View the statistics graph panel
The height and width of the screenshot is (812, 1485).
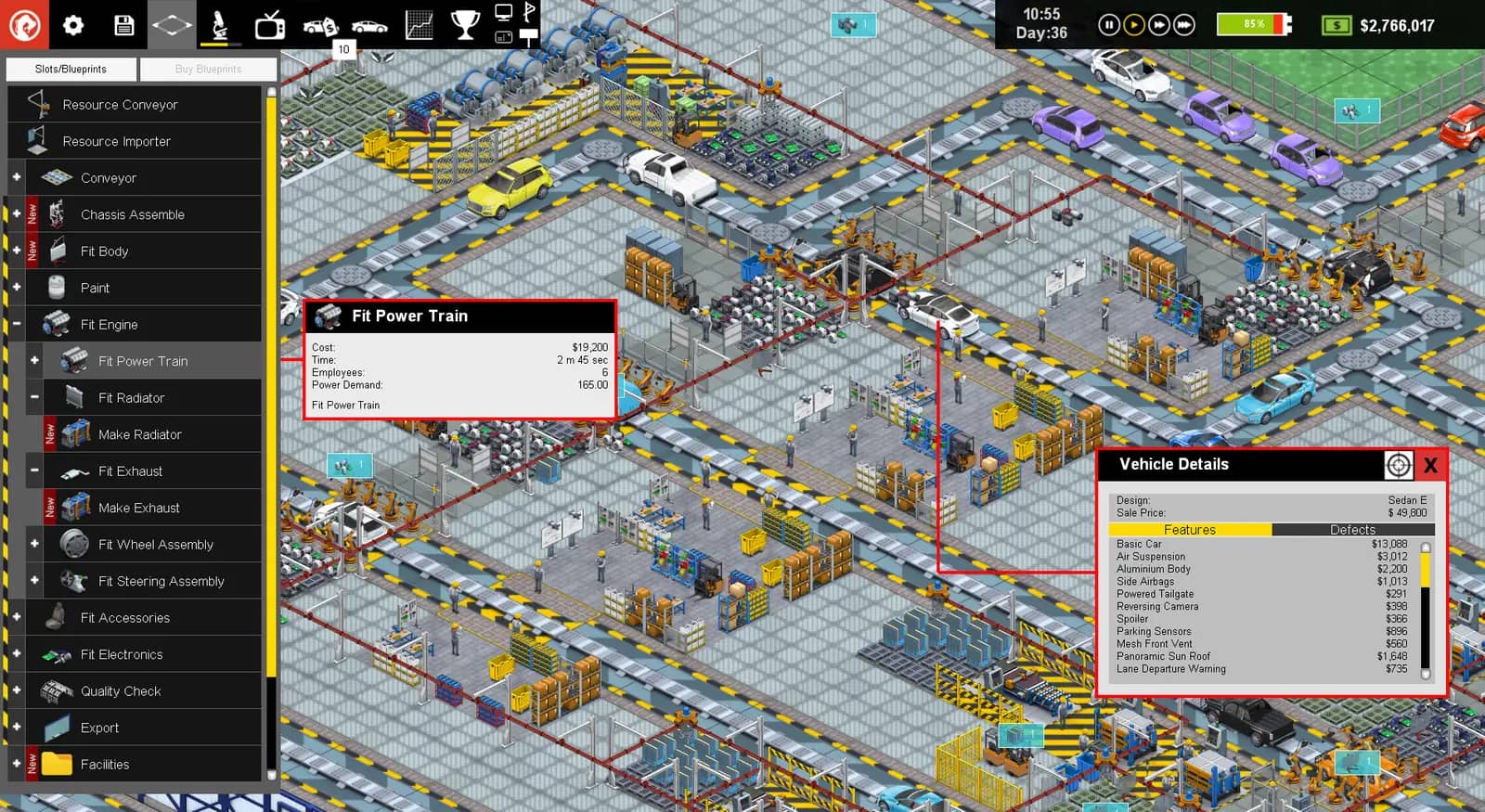(x=420, y=24)
